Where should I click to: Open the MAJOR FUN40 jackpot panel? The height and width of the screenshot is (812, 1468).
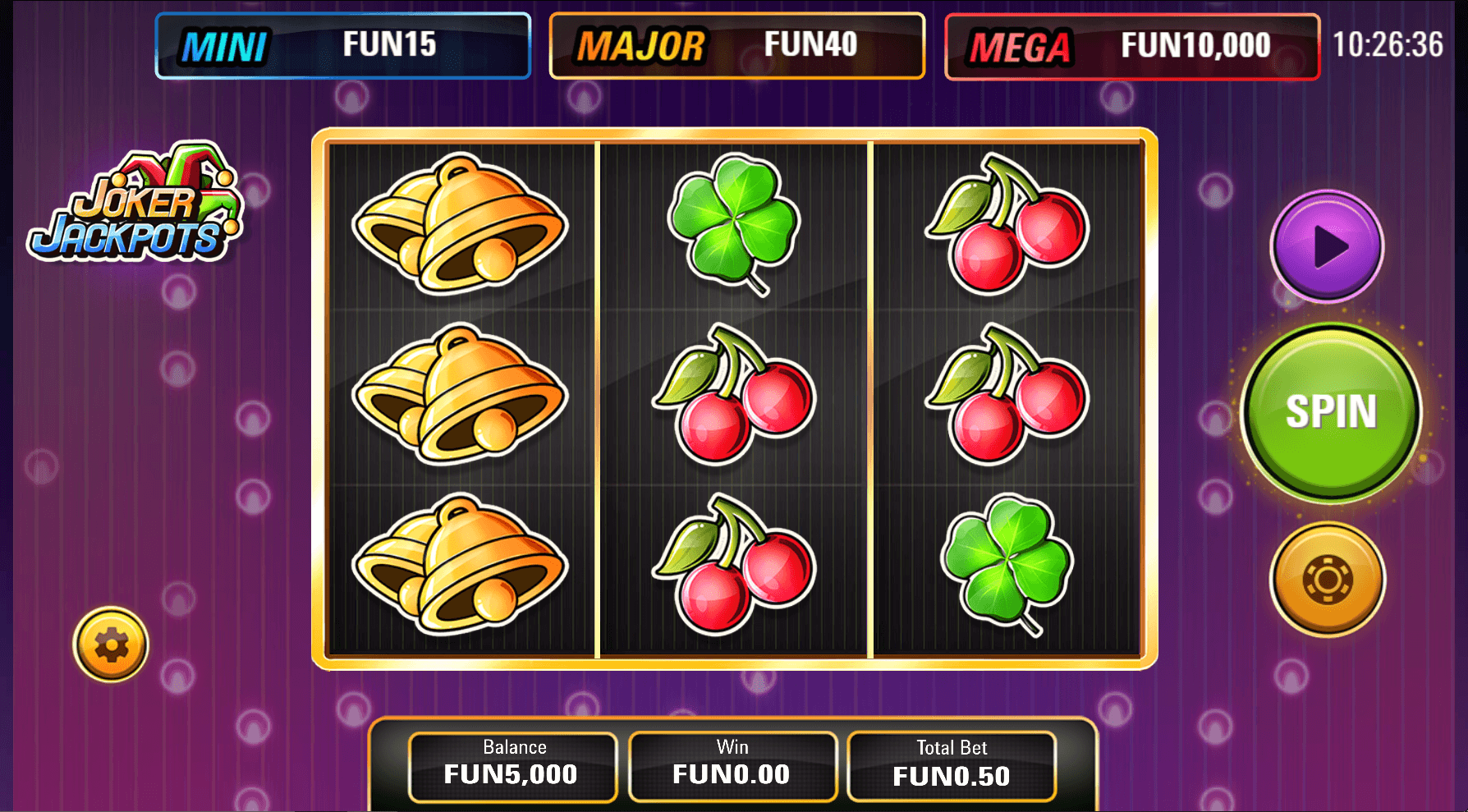click(x=738, y=46)
